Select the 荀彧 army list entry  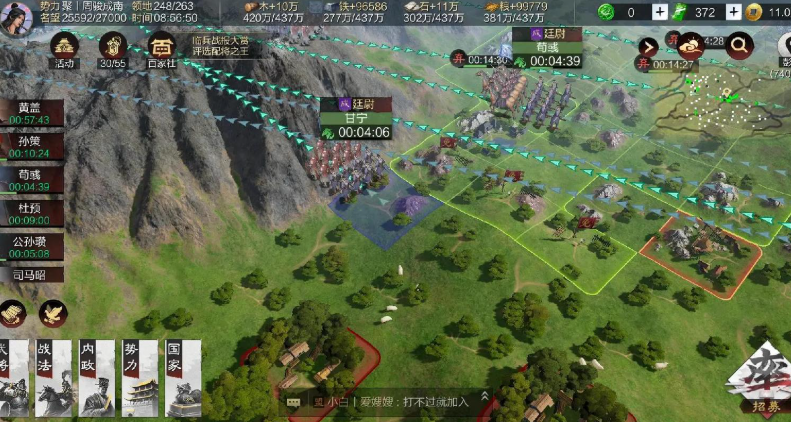30,180
